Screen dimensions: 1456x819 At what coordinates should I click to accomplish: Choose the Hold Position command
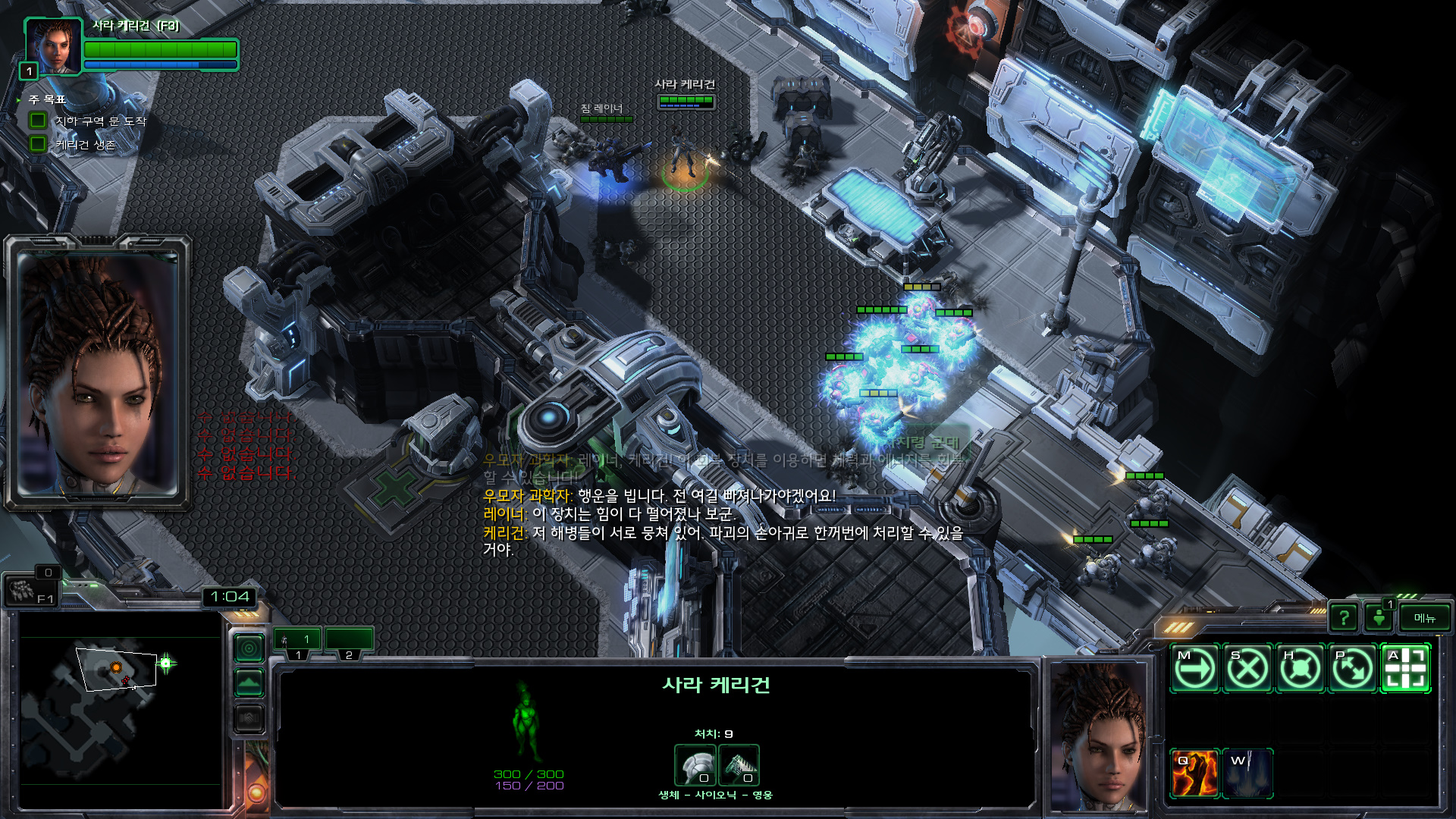point(1301,669)
